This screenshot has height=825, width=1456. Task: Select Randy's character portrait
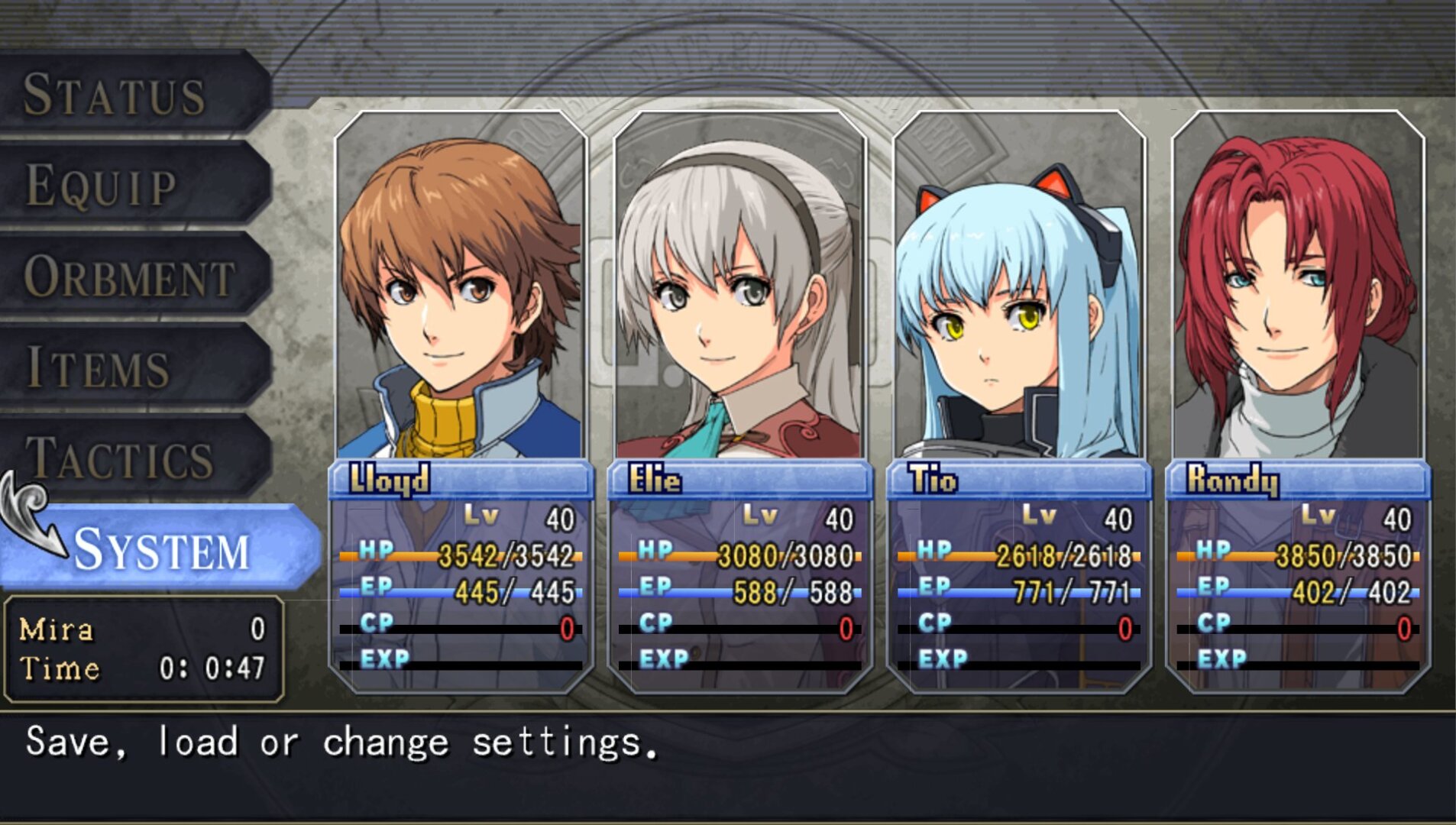pyautogui.click(x=1297, y=290)
